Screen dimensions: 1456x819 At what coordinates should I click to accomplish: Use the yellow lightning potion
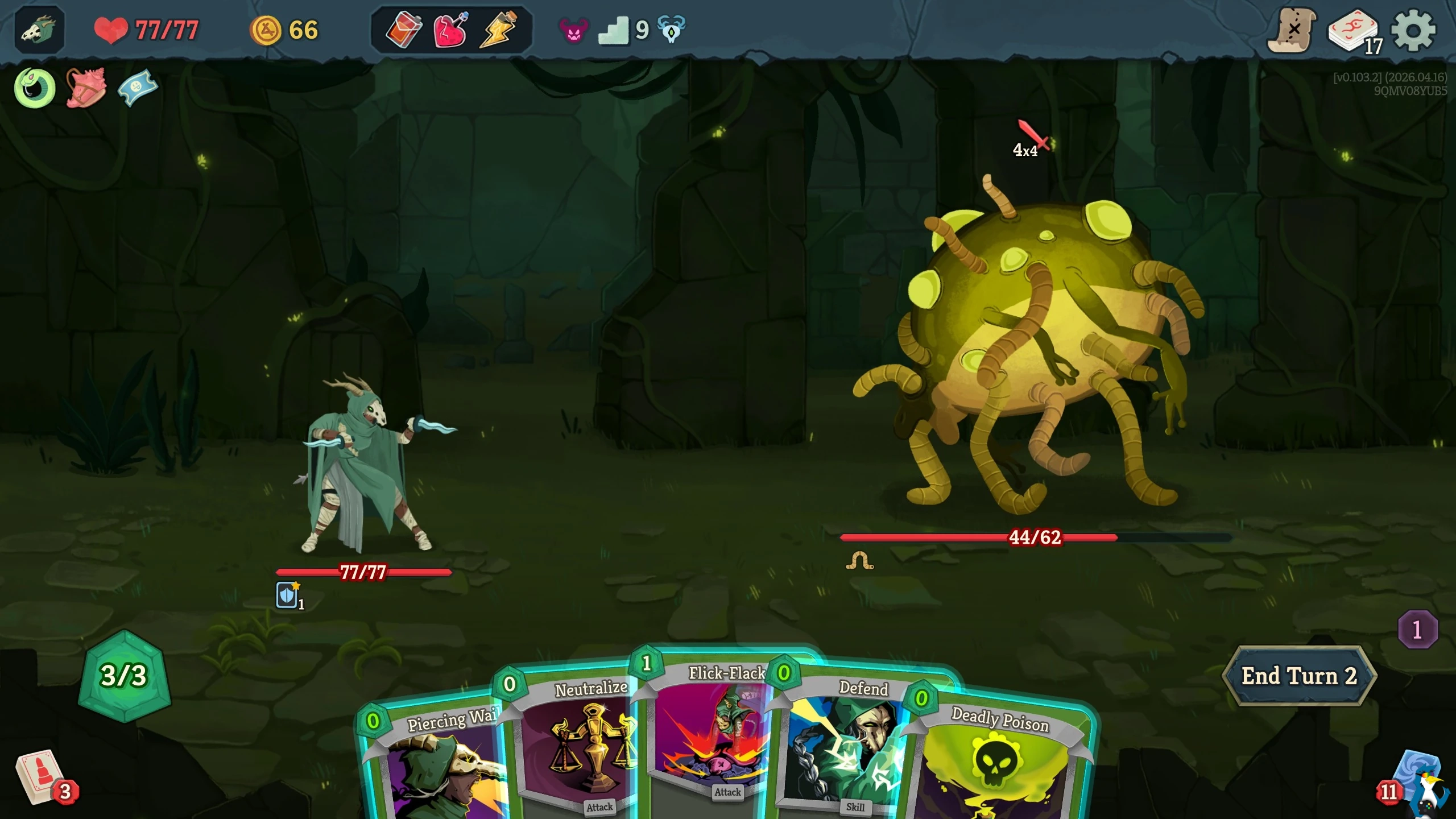[x=498, y=30]
